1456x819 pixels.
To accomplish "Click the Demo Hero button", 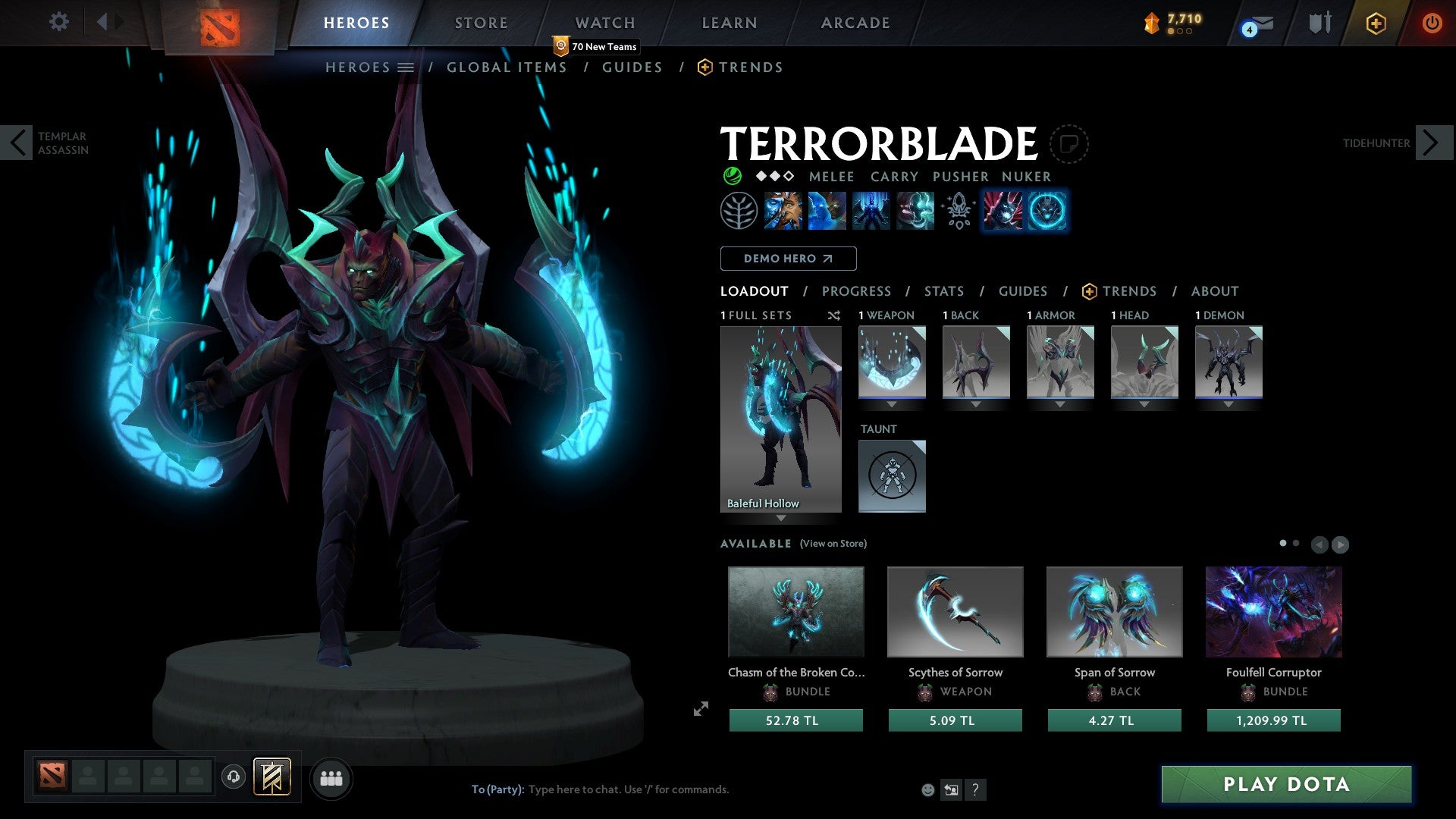I will pyautogui.click(x=787, y=258).
